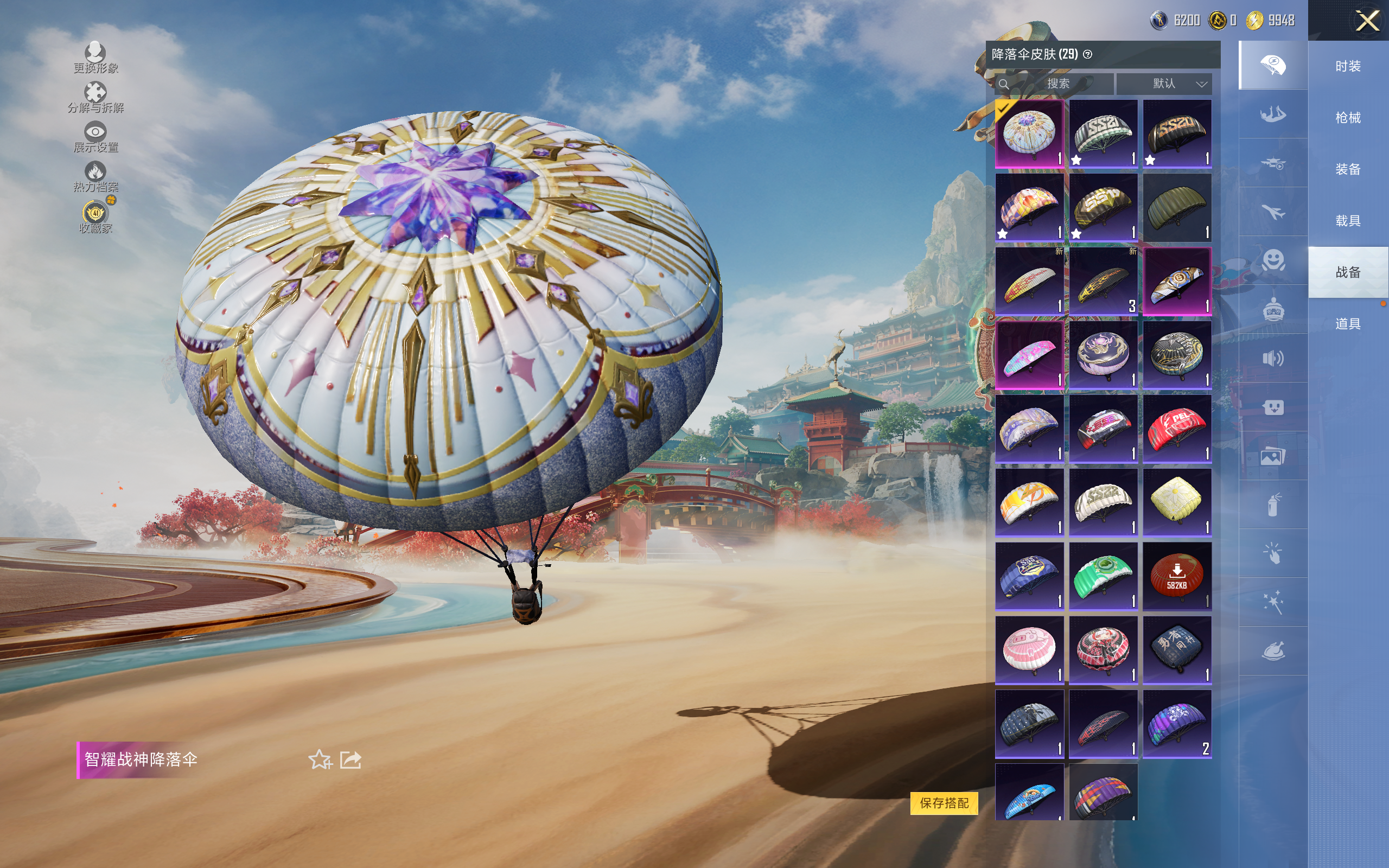Image resolution: width=1389 pixels, height=868 pixels.
Task: Select the 装备 equipment tab
Action: [x=1348, y=169]
